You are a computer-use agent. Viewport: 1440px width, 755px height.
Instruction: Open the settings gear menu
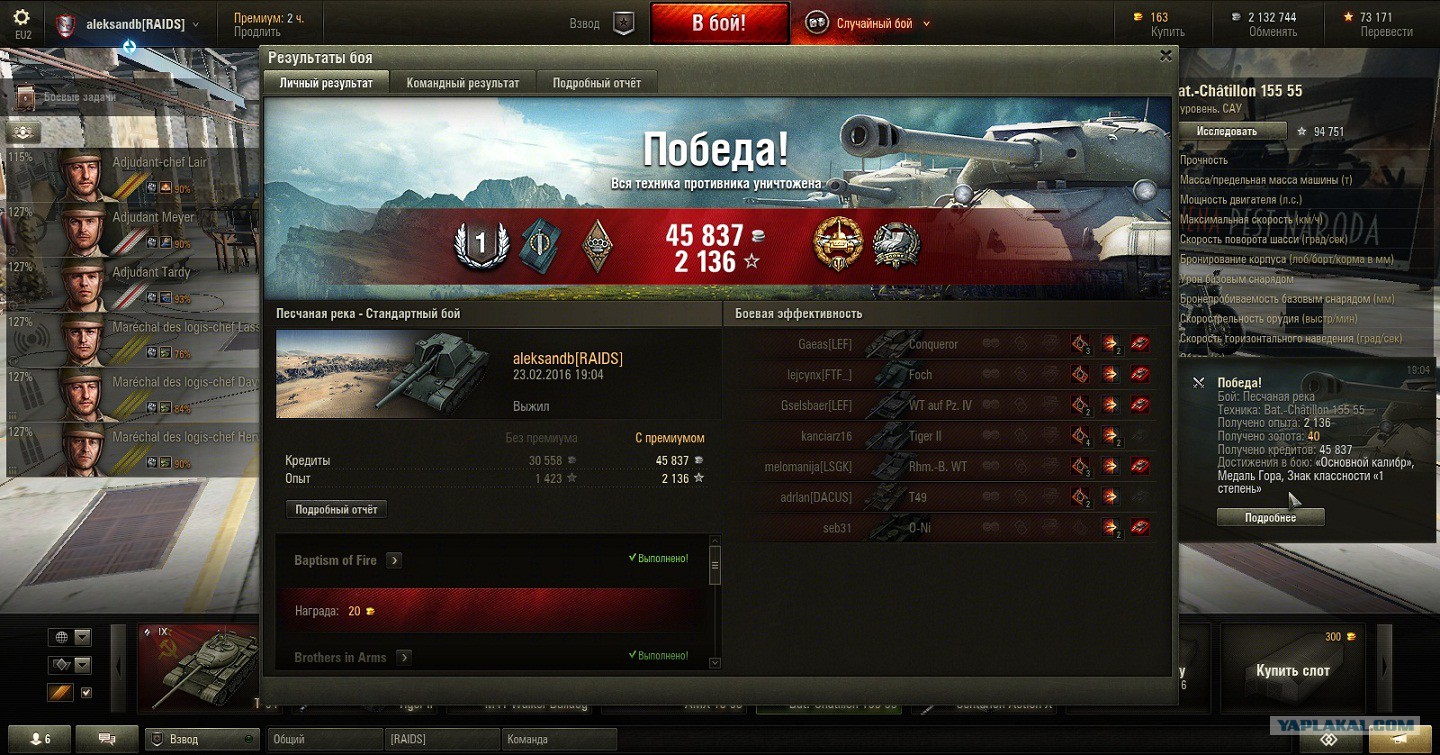pos(22,18)
